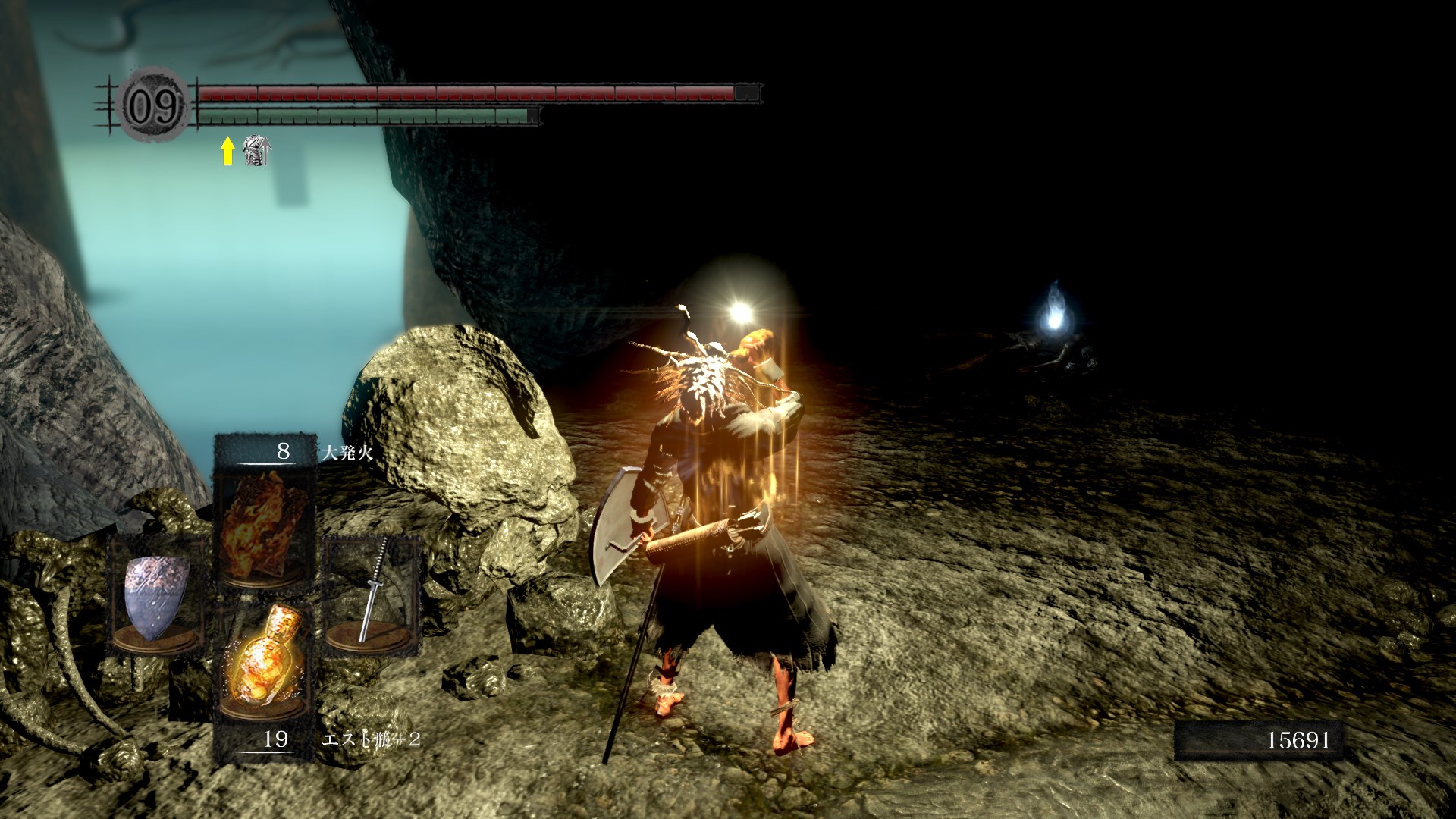1456x819 pixels.
Task: Click the armor status effect icon
Action: pyautogui.click(x=256, y=152)
